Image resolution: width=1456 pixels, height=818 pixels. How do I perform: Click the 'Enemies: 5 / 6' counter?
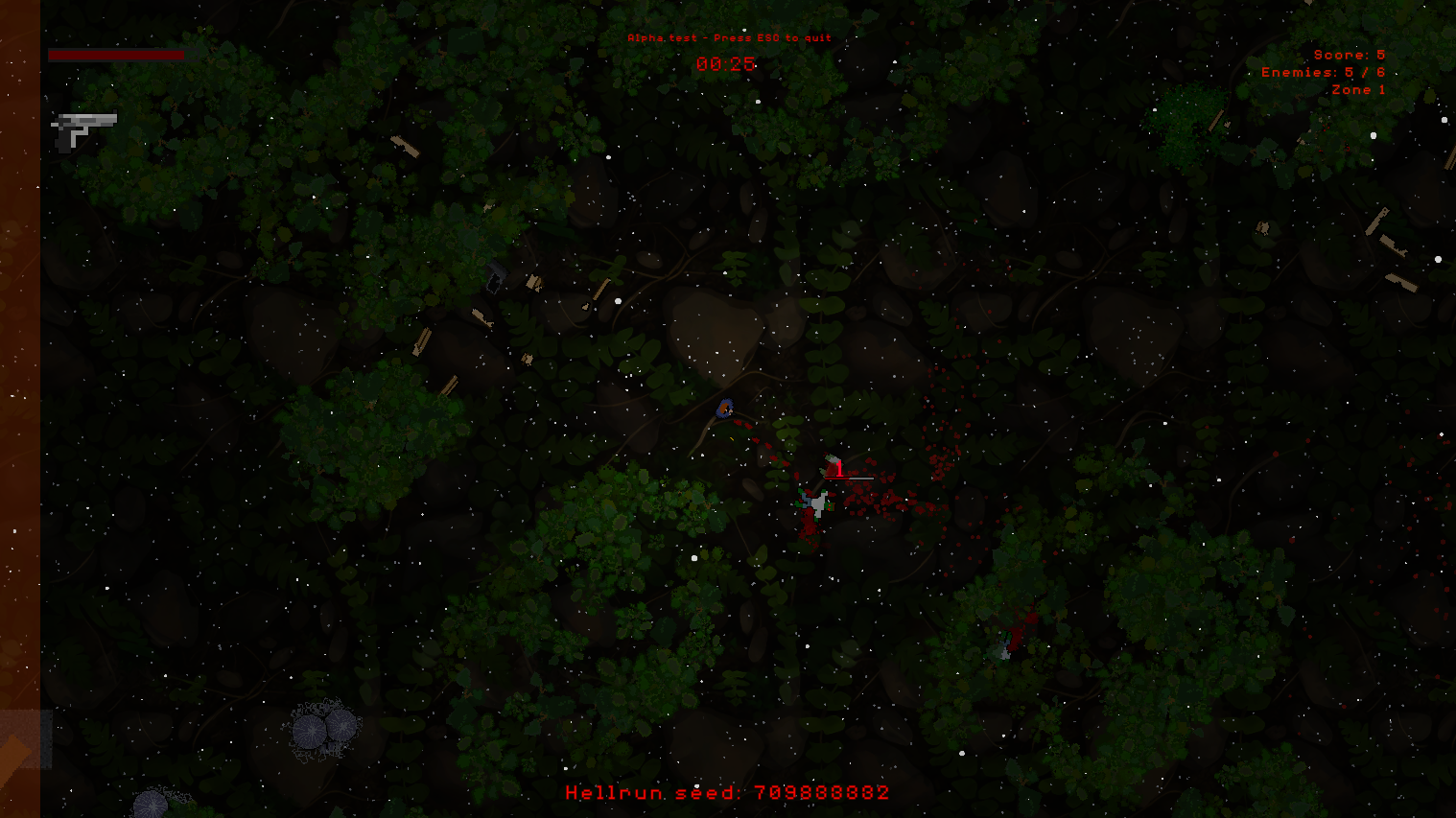1324,70
